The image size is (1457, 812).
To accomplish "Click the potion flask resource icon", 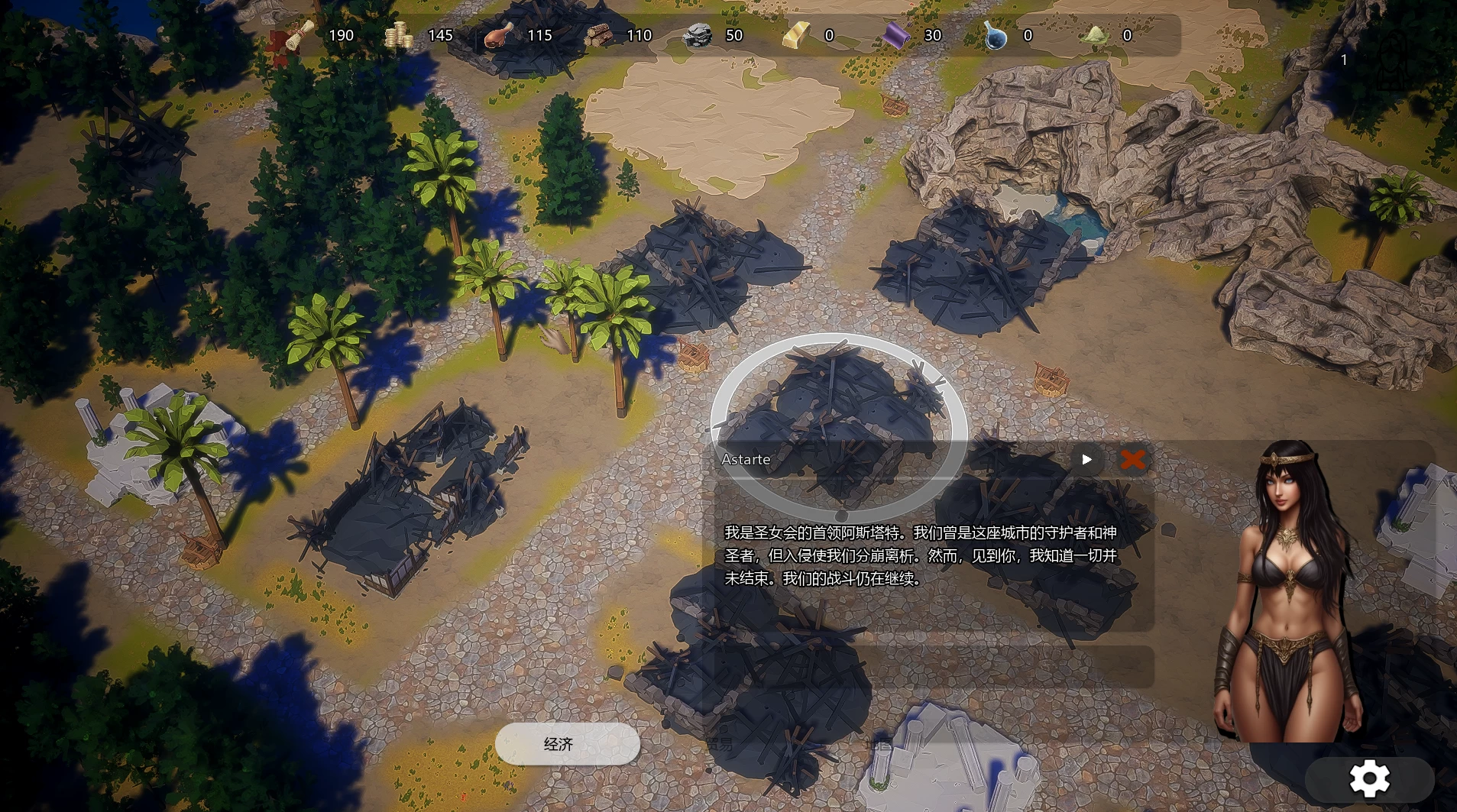I will (x=996, y=35).
